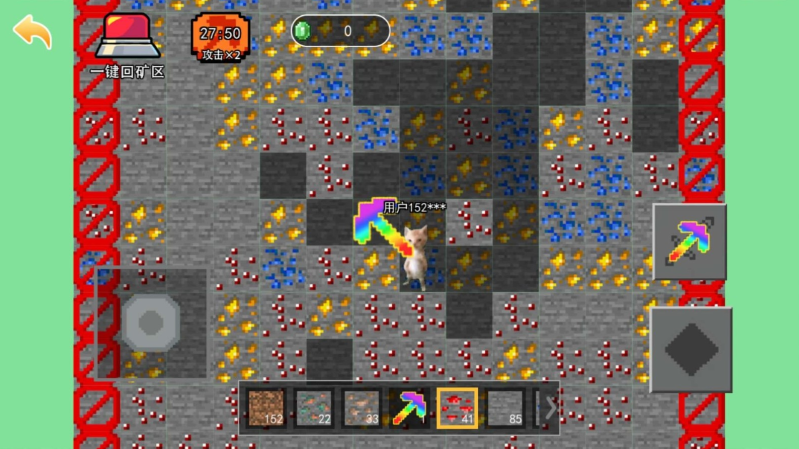Tap the rainbow pickaxe mine button
The height and width of the screenshot is (449, 799).
689,241
